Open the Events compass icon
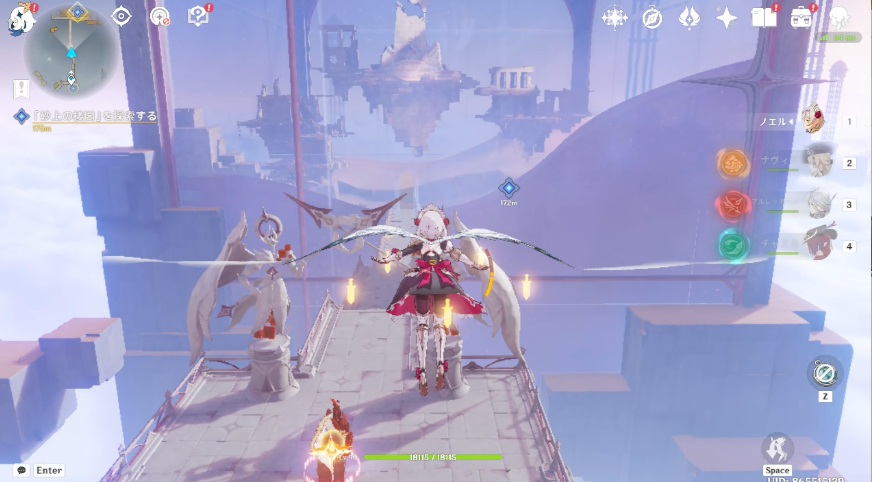 [652, 18]
